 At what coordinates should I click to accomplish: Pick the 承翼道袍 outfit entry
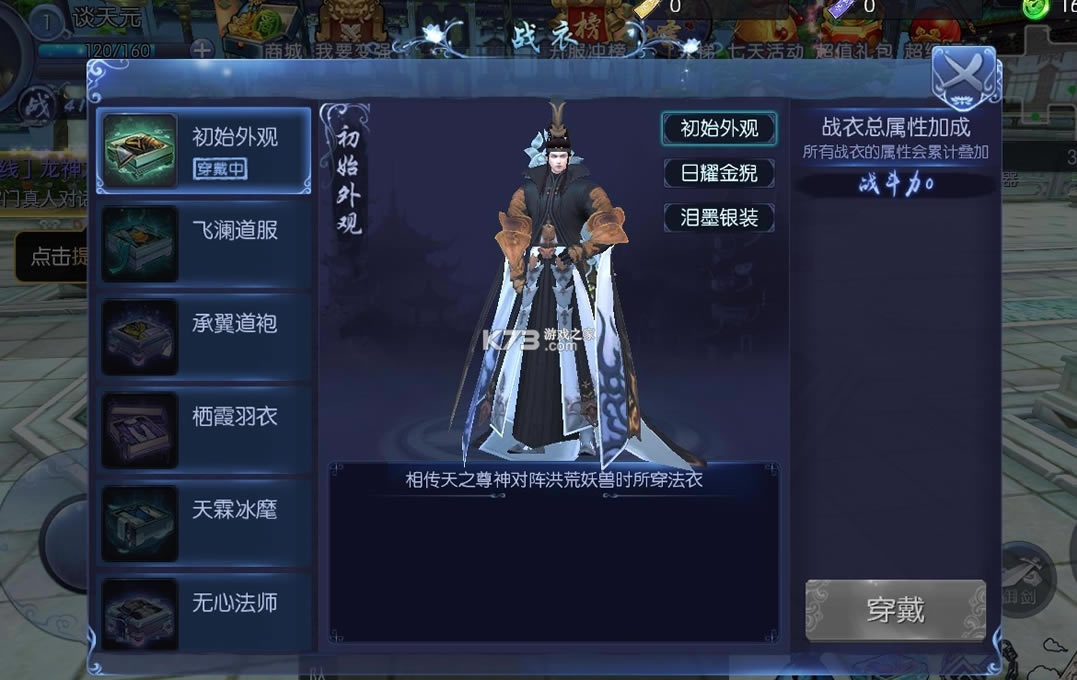(204, 336)
